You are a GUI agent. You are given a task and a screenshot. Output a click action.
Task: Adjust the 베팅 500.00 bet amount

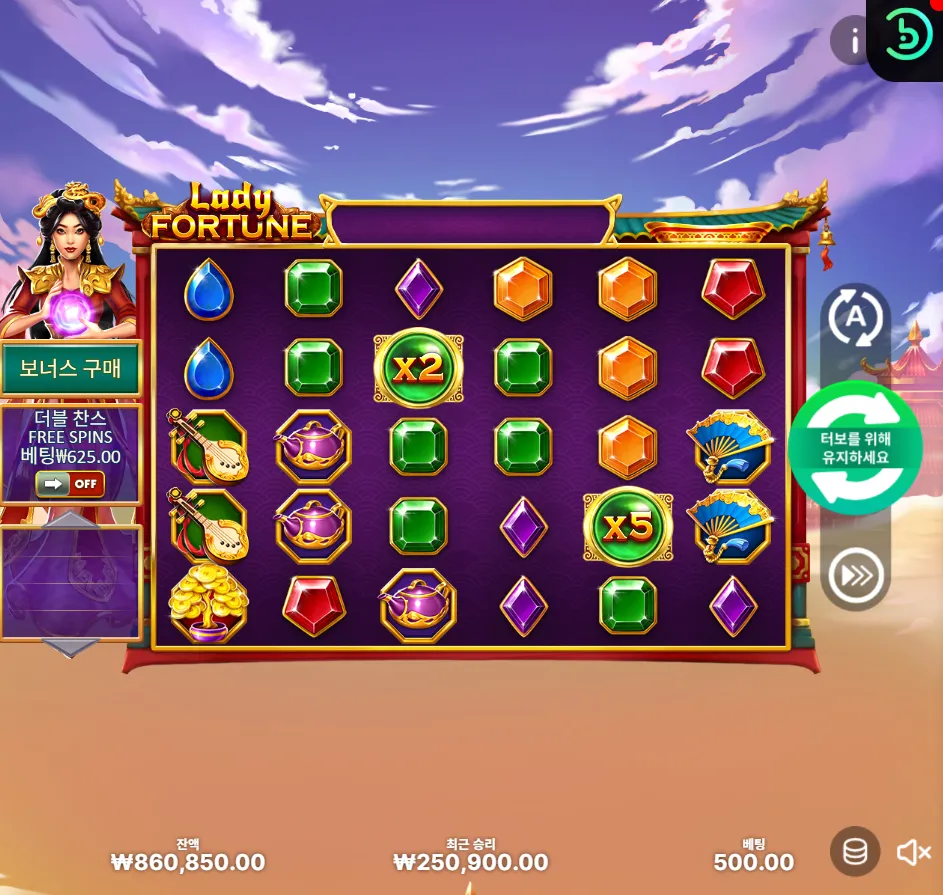753,861
